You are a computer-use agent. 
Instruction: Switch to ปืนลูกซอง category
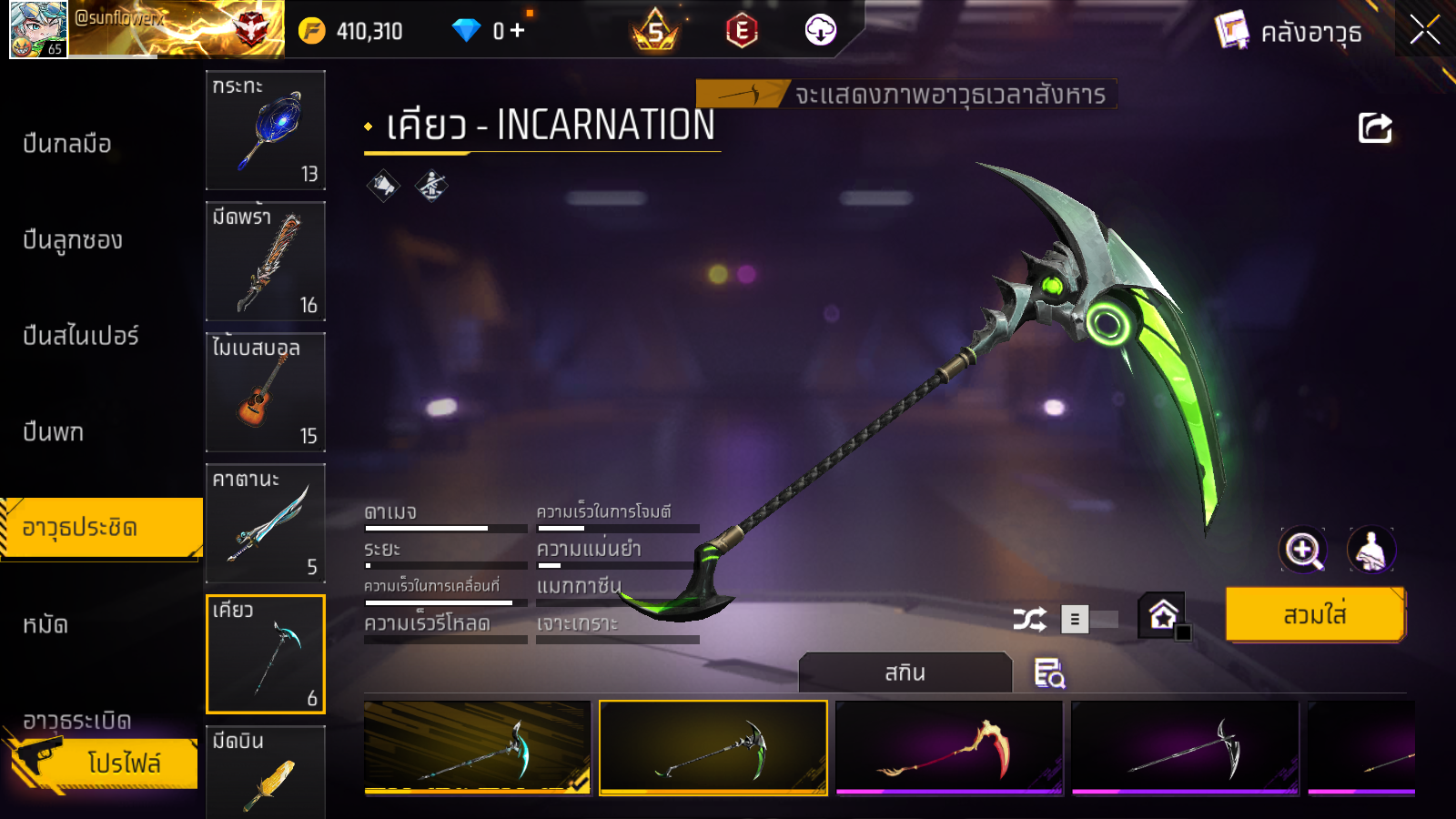click(73, 240)
